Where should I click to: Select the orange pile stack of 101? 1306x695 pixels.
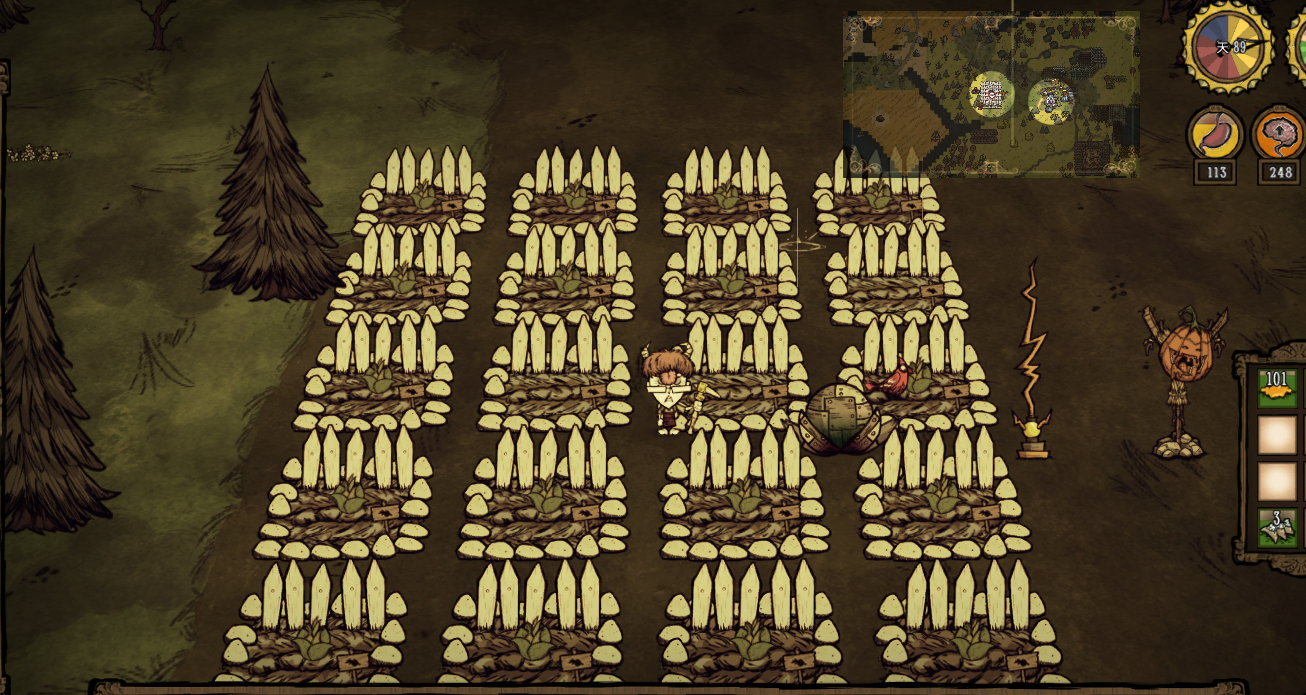pos(1277,388)
